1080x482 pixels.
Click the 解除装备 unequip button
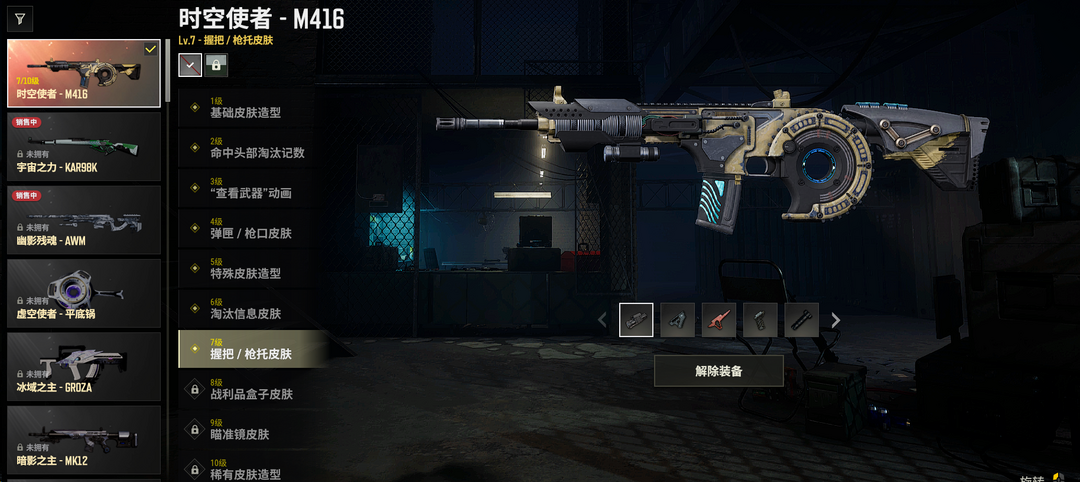click(718, 371)
